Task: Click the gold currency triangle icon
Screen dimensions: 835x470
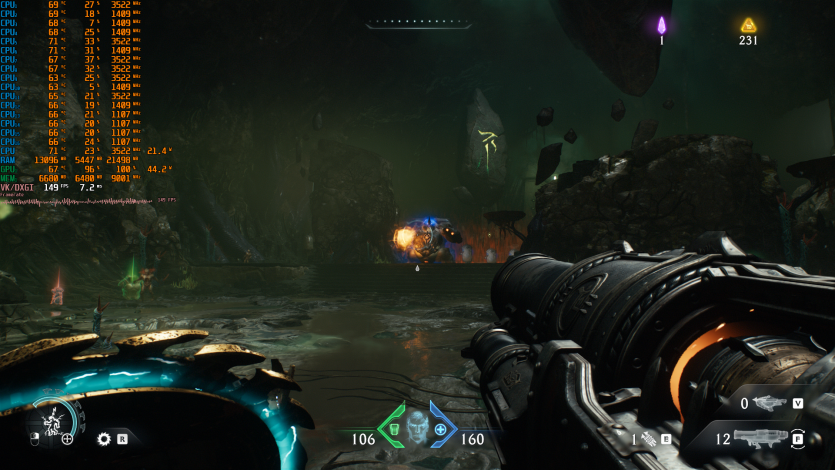Action: [x=748, y=25]
